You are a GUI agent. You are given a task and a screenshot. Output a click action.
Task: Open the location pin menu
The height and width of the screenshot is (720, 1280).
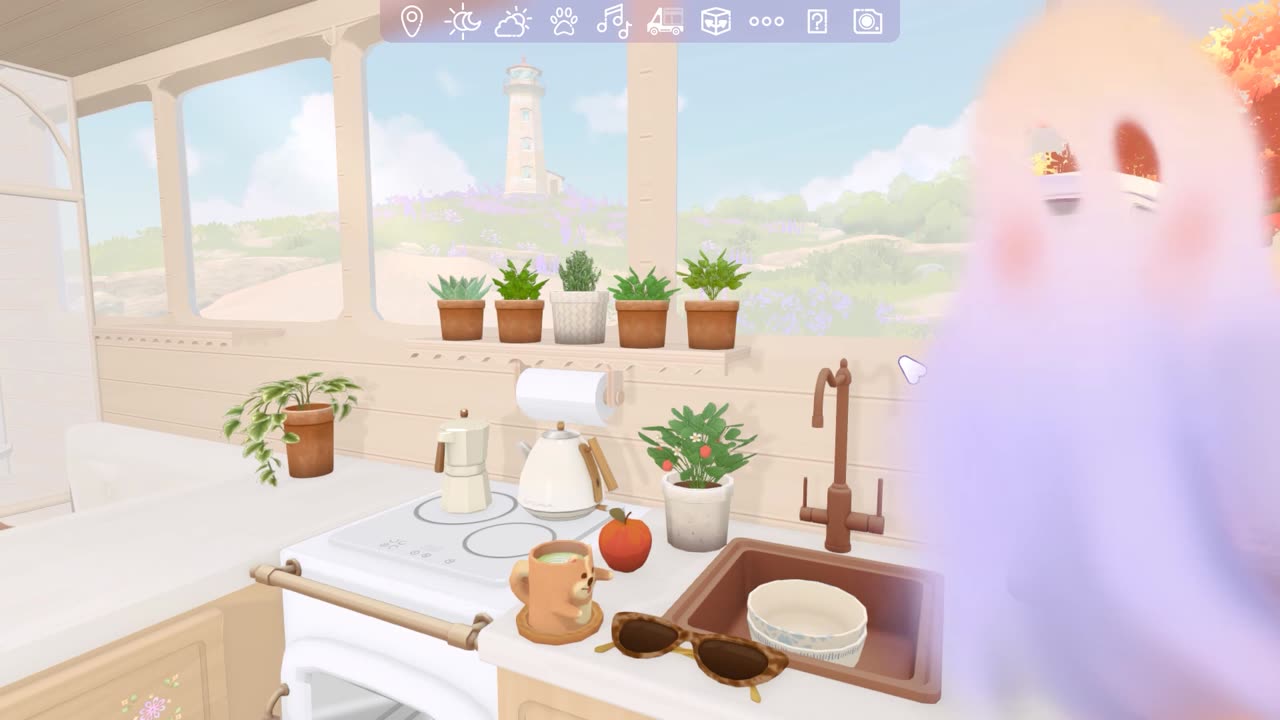pos(411,21)
